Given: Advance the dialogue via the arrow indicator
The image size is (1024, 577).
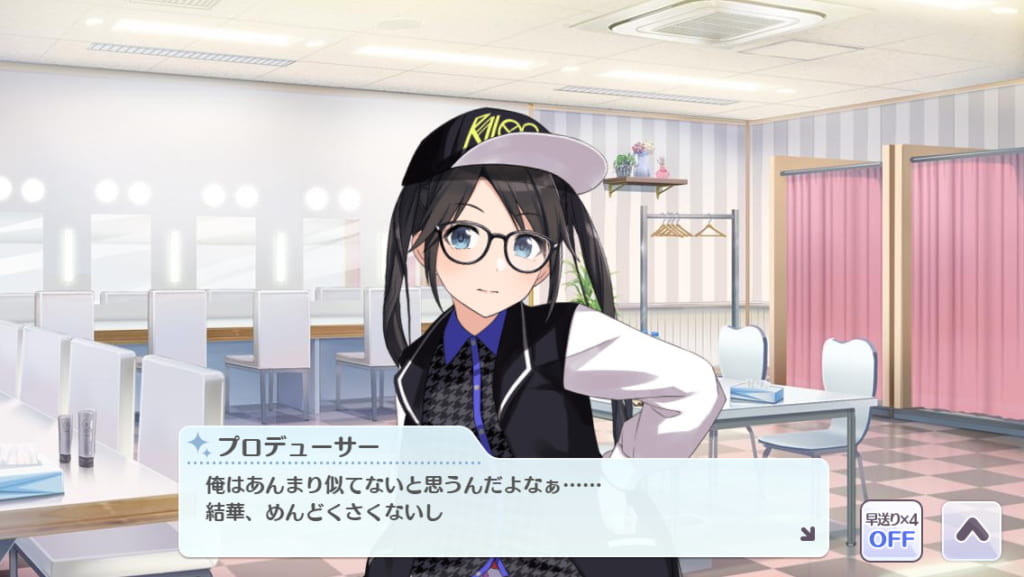Looking at the screenshot, I should click(x=807, y=534).
